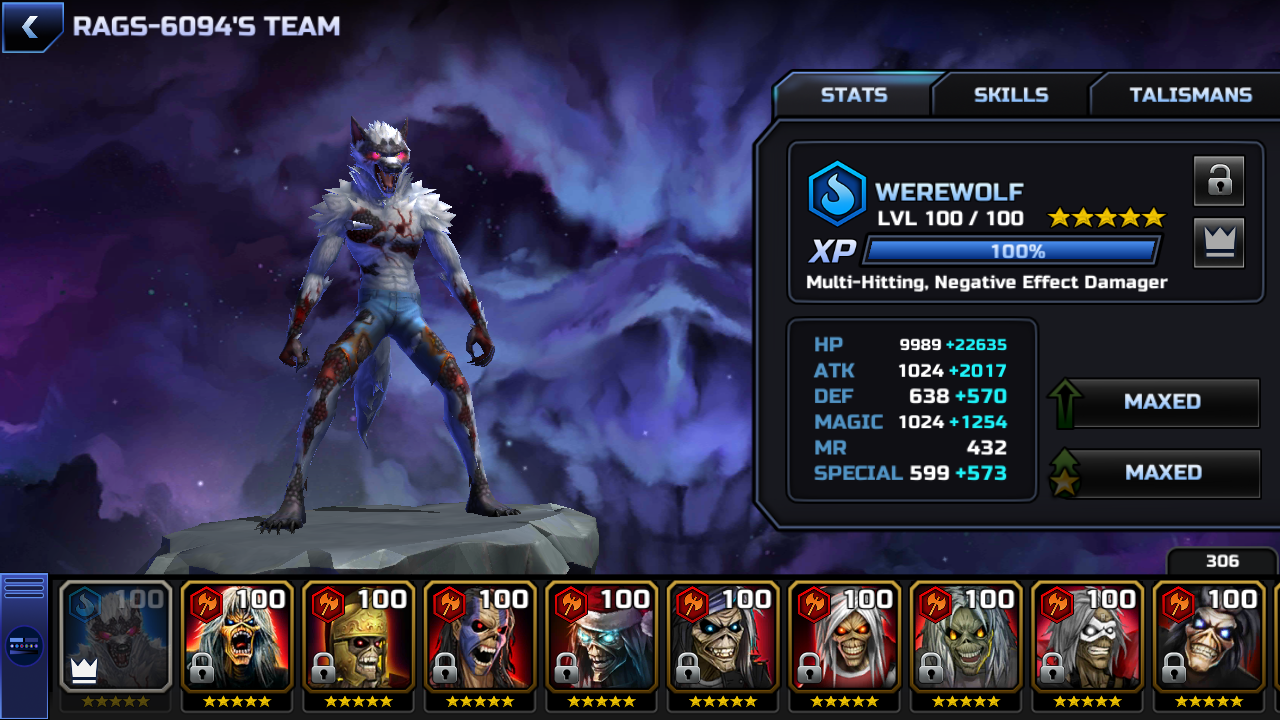The image size is (1280, 720).
Task: Click the crown champion button
Action: (x=1218, y=242)
